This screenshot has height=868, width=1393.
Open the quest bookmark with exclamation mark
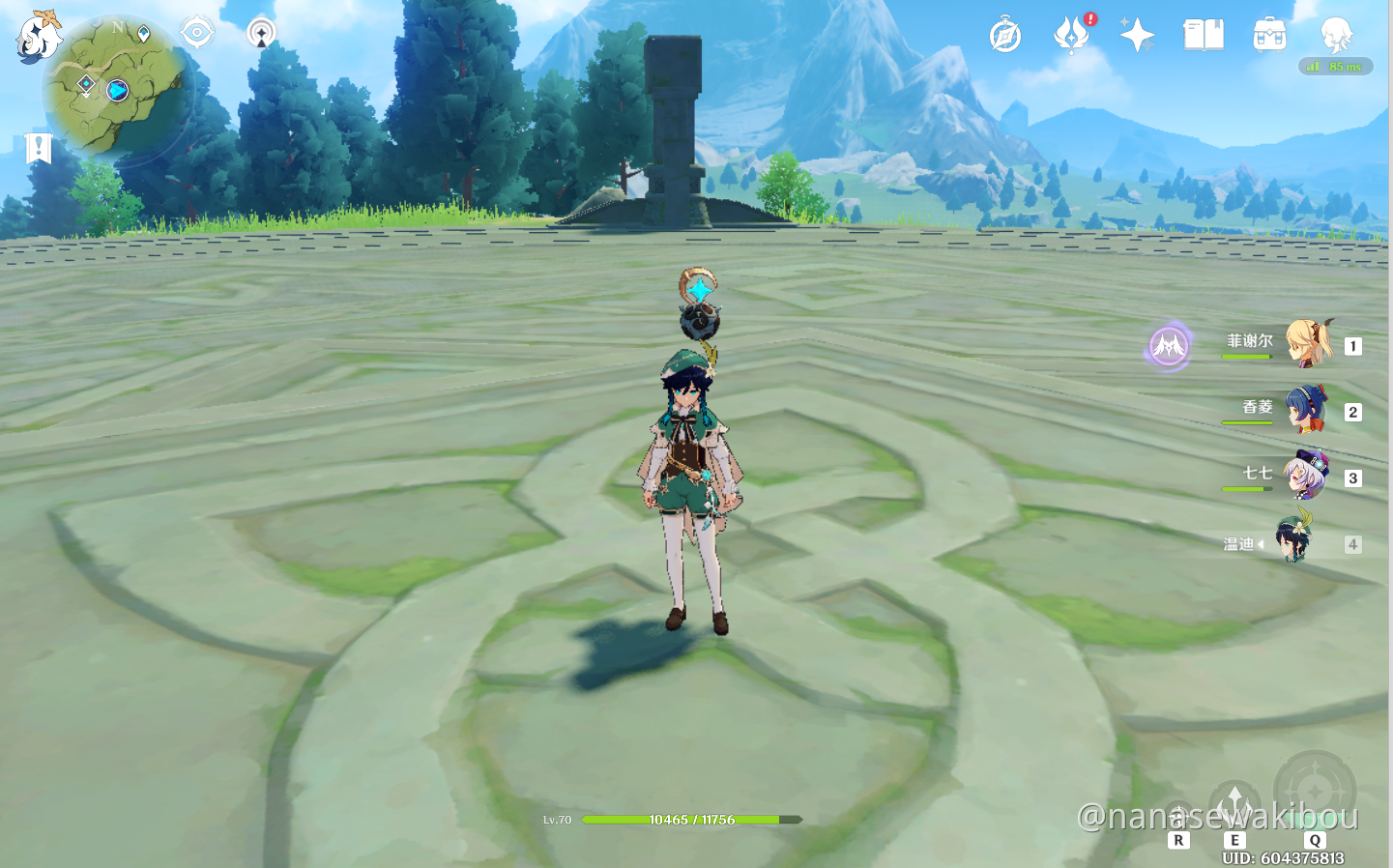(39, 149)
